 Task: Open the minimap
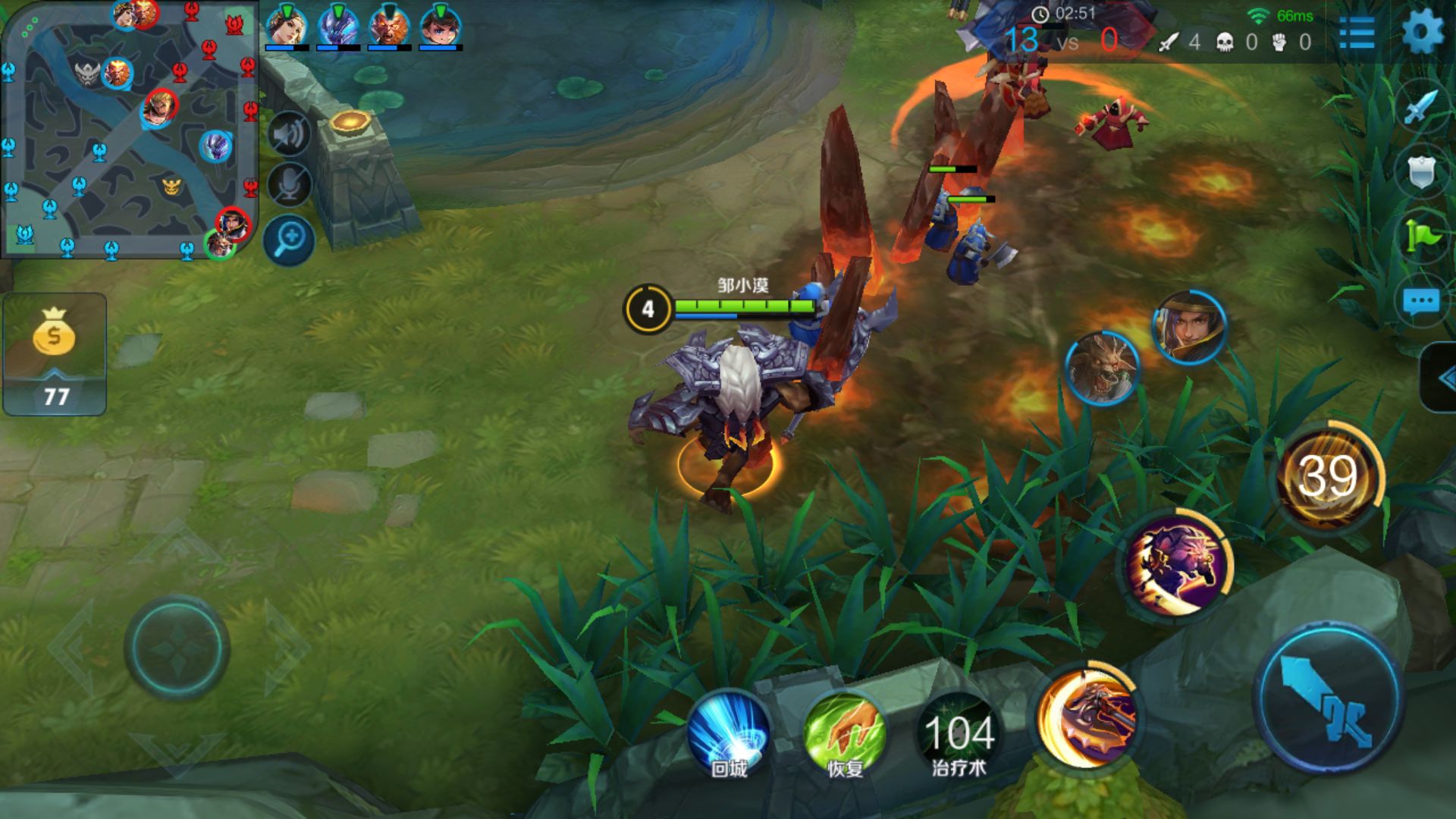pos(129,129)
